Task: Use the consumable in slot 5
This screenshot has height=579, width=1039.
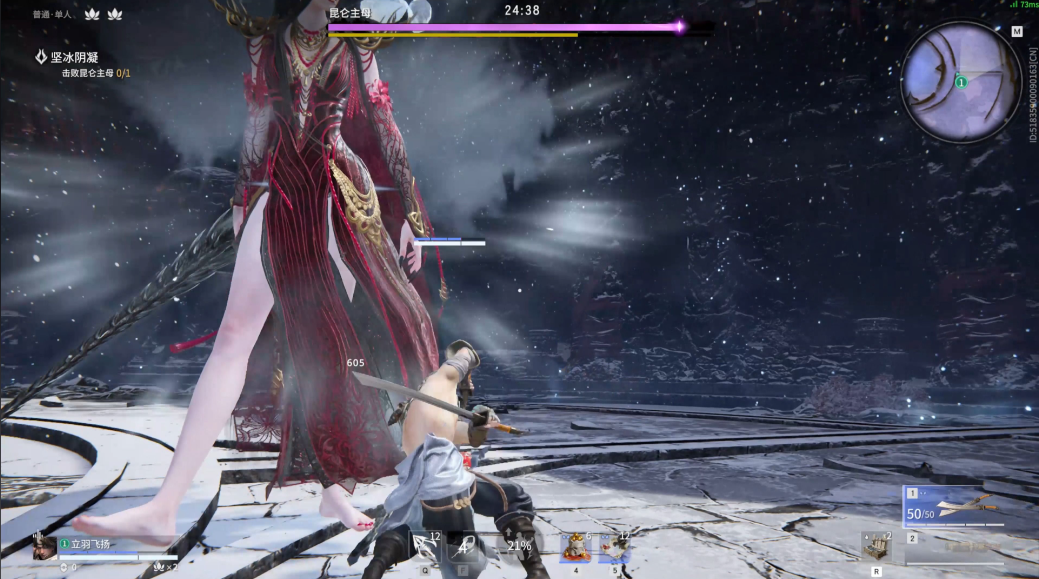Action: pyautogui.click(x=614, y=547)
